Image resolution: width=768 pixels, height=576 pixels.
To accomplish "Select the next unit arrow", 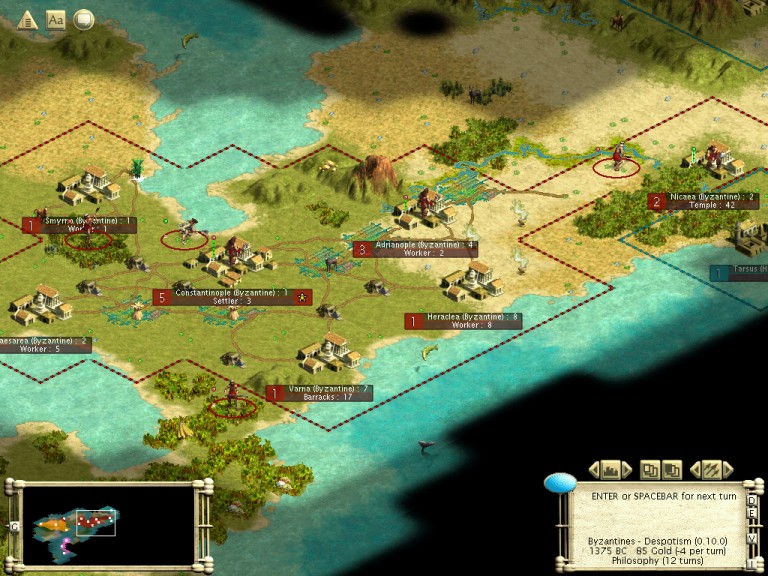I will point(727,469).
